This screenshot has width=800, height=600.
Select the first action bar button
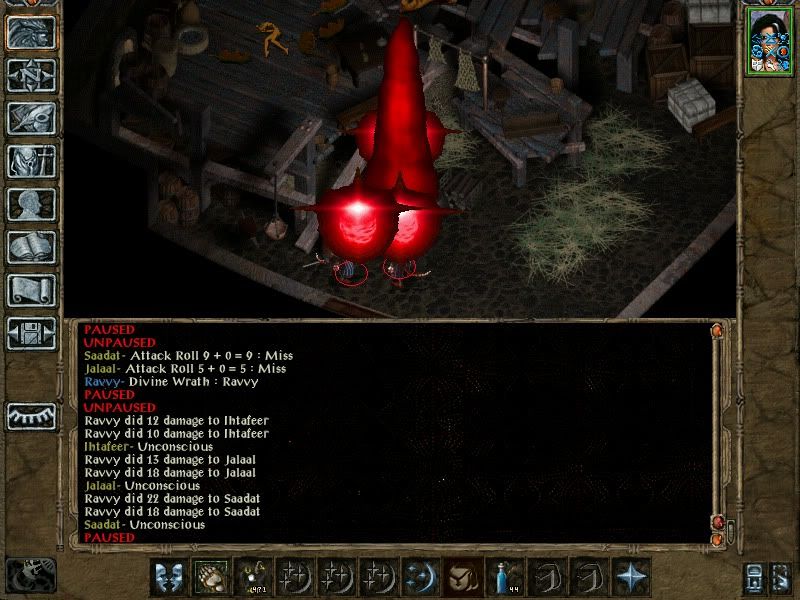tap(168, 576)
